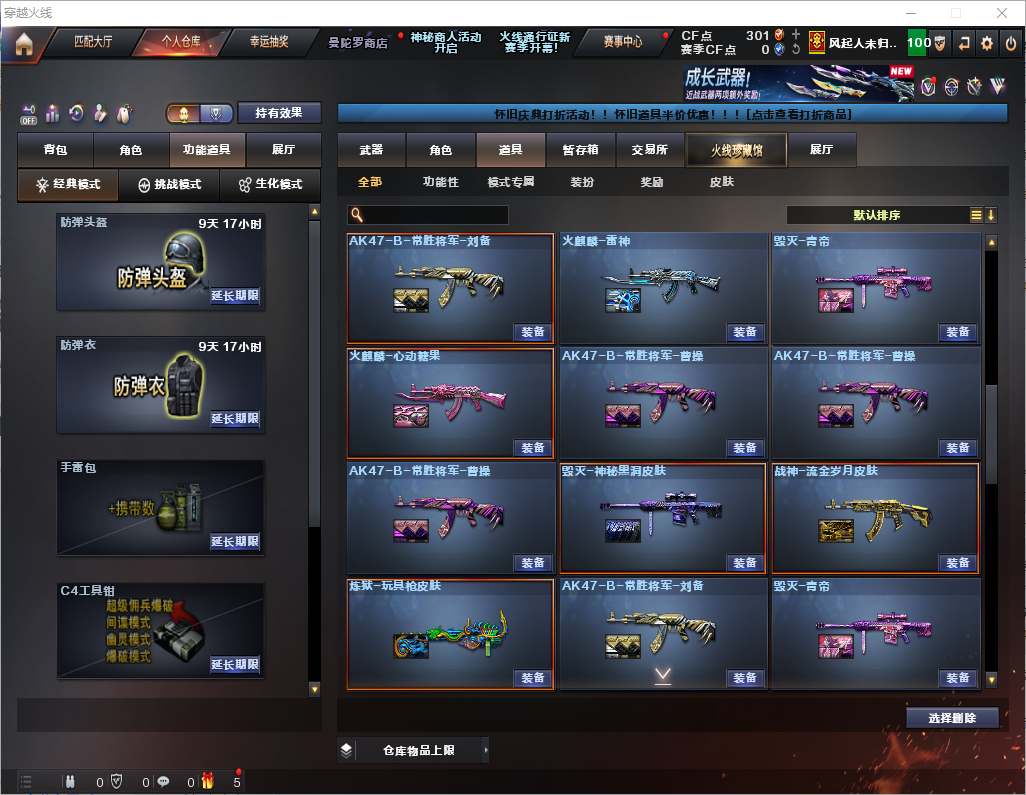Screen dimensions: 1026x795
Task: Open the 火线珍藏馆 collection tab
Action: [x=736, y=150]
